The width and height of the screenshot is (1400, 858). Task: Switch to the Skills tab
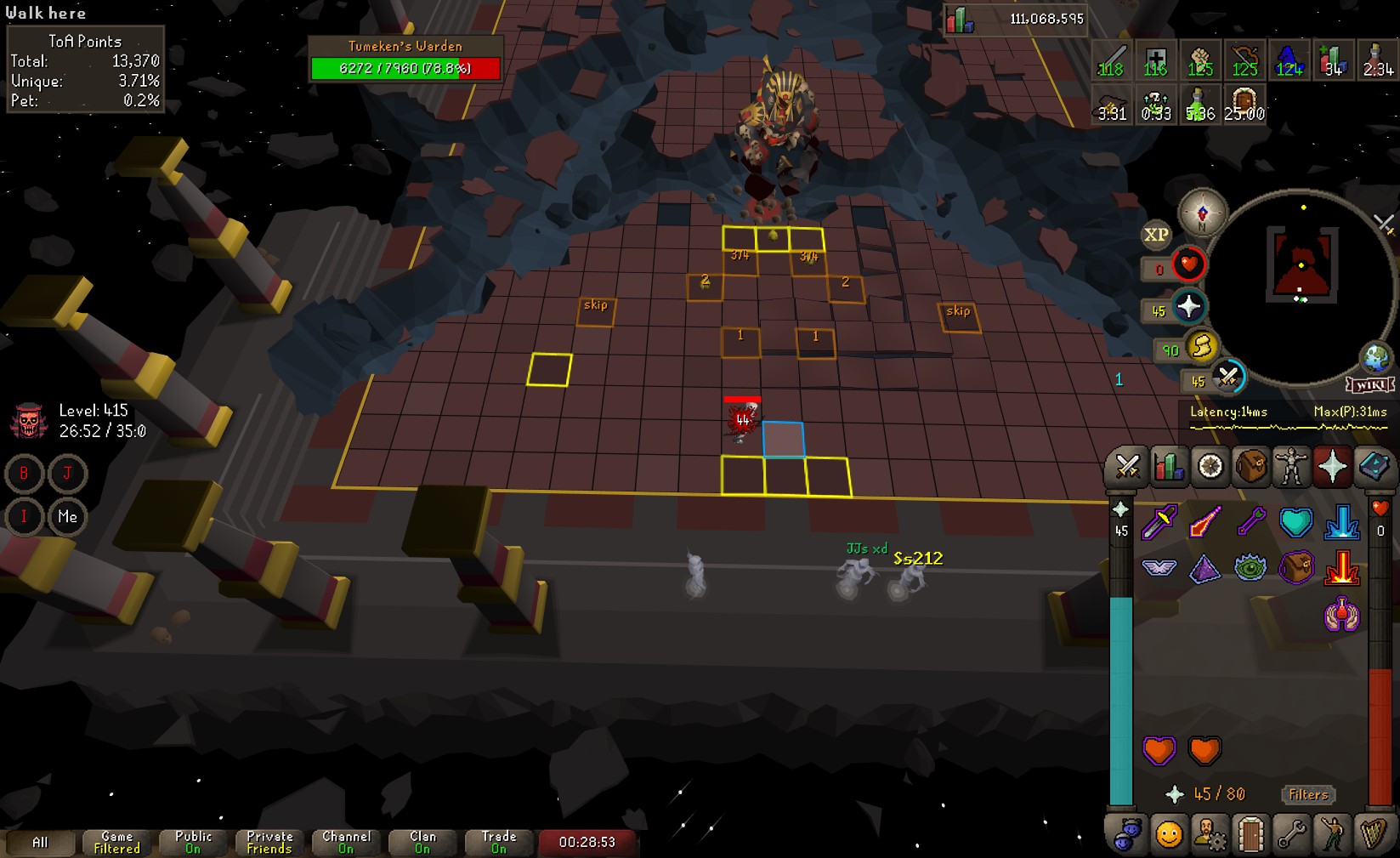click(1169, 467)
